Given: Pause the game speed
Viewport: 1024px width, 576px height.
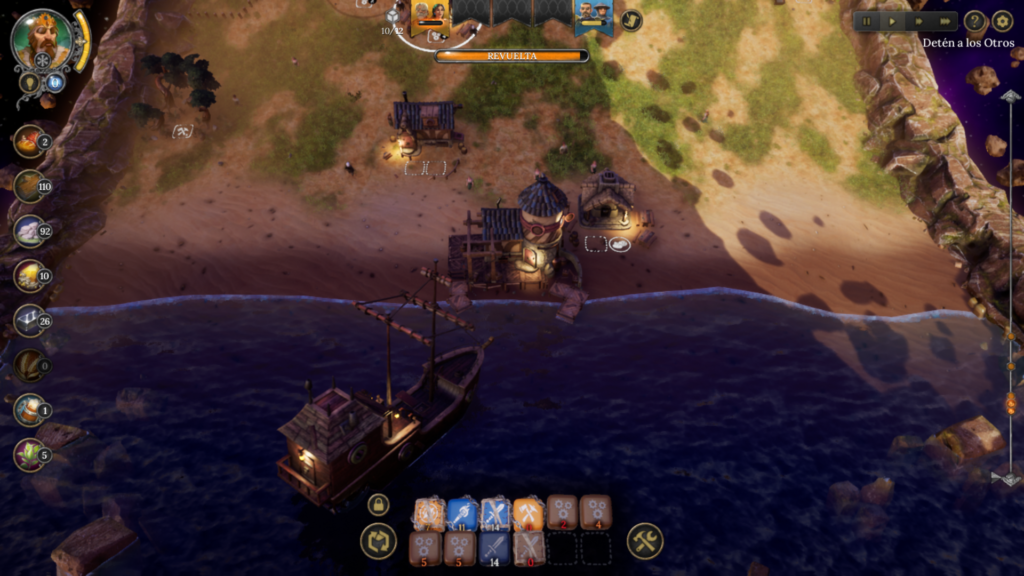Looking at the screenshot, I should (866, 21).
